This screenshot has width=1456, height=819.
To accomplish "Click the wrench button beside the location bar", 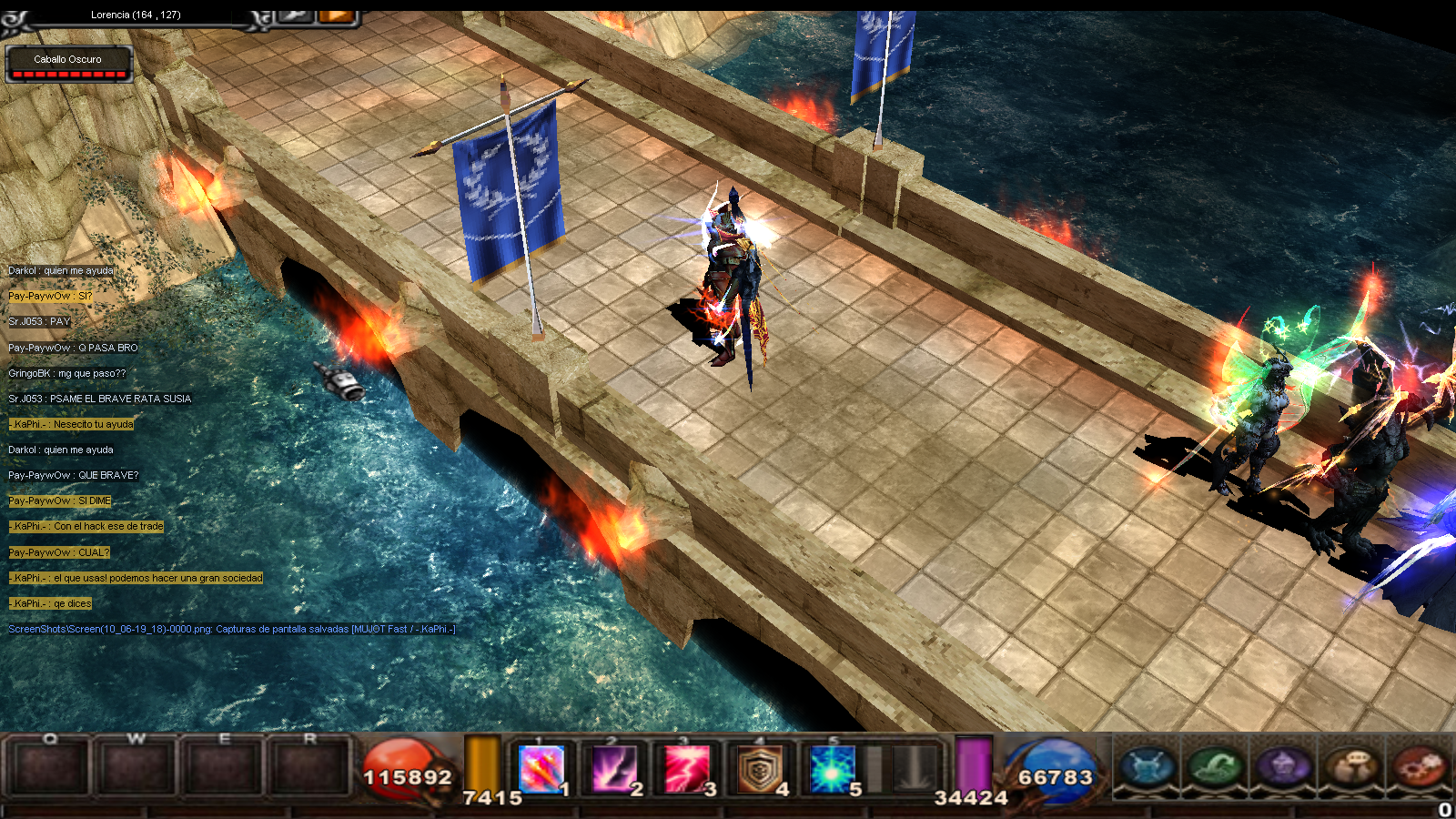I will 294,14.
